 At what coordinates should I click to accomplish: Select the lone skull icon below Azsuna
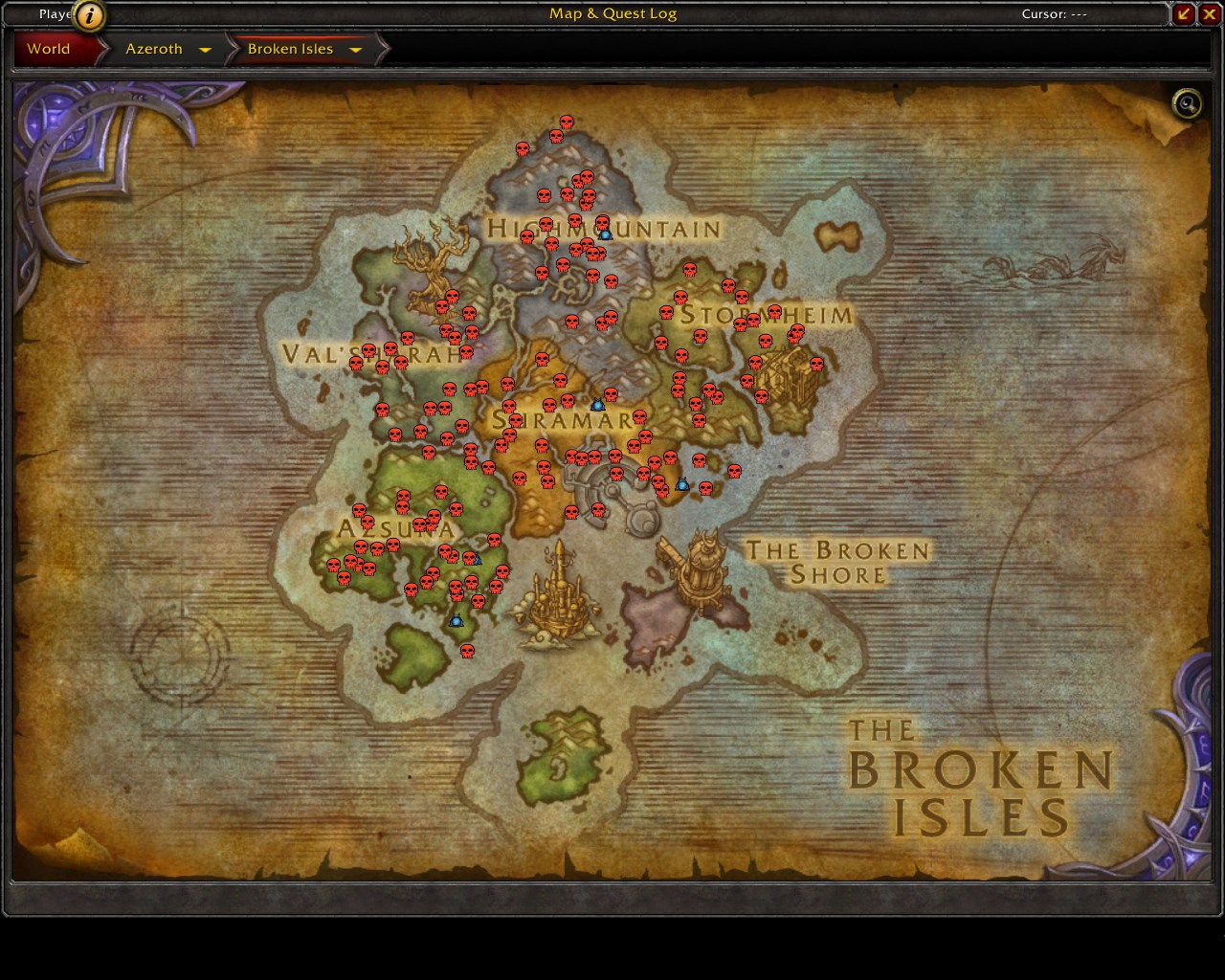coord(466,650)
